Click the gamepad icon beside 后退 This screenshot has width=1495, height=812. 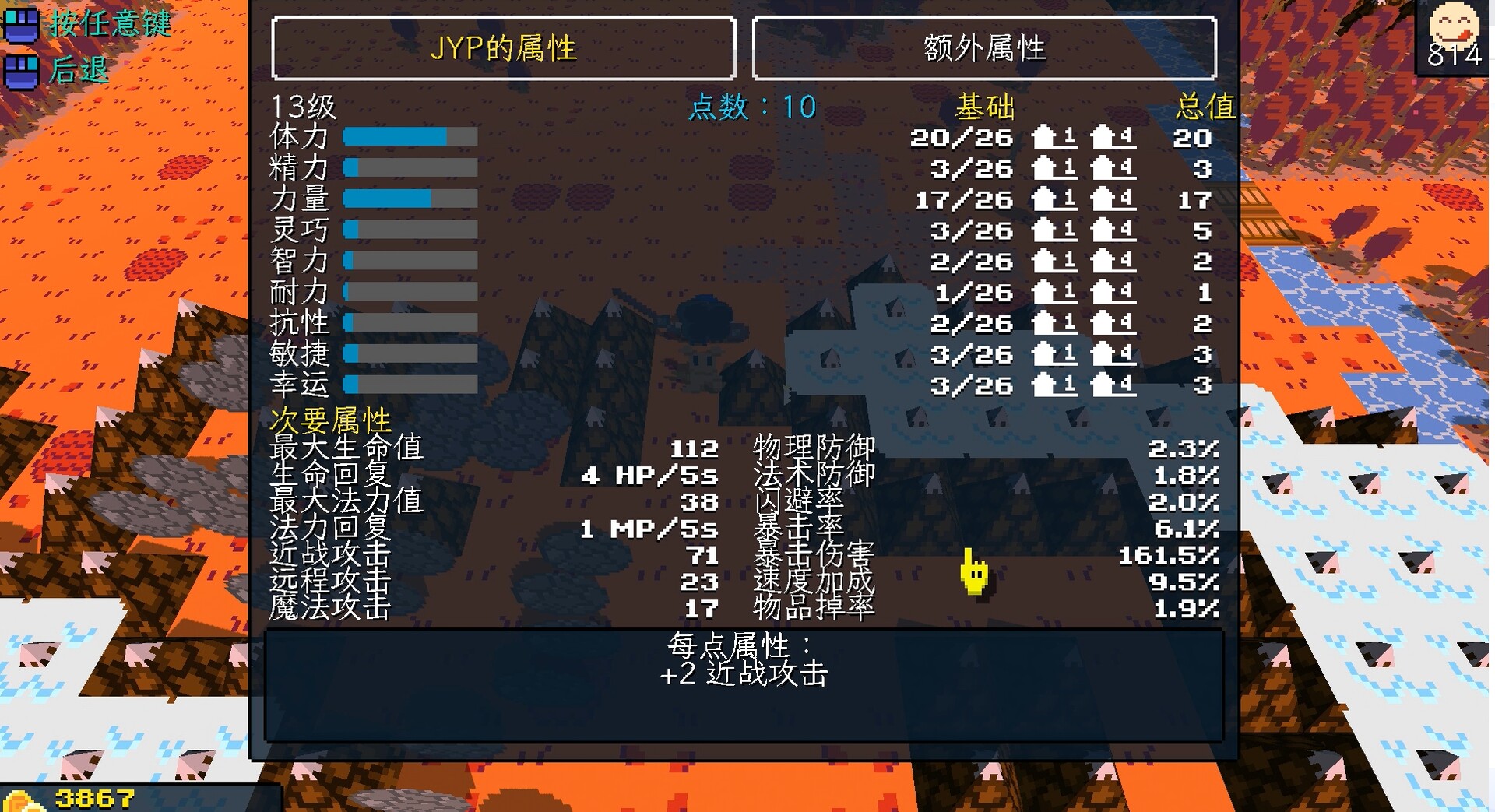point(22,71)
